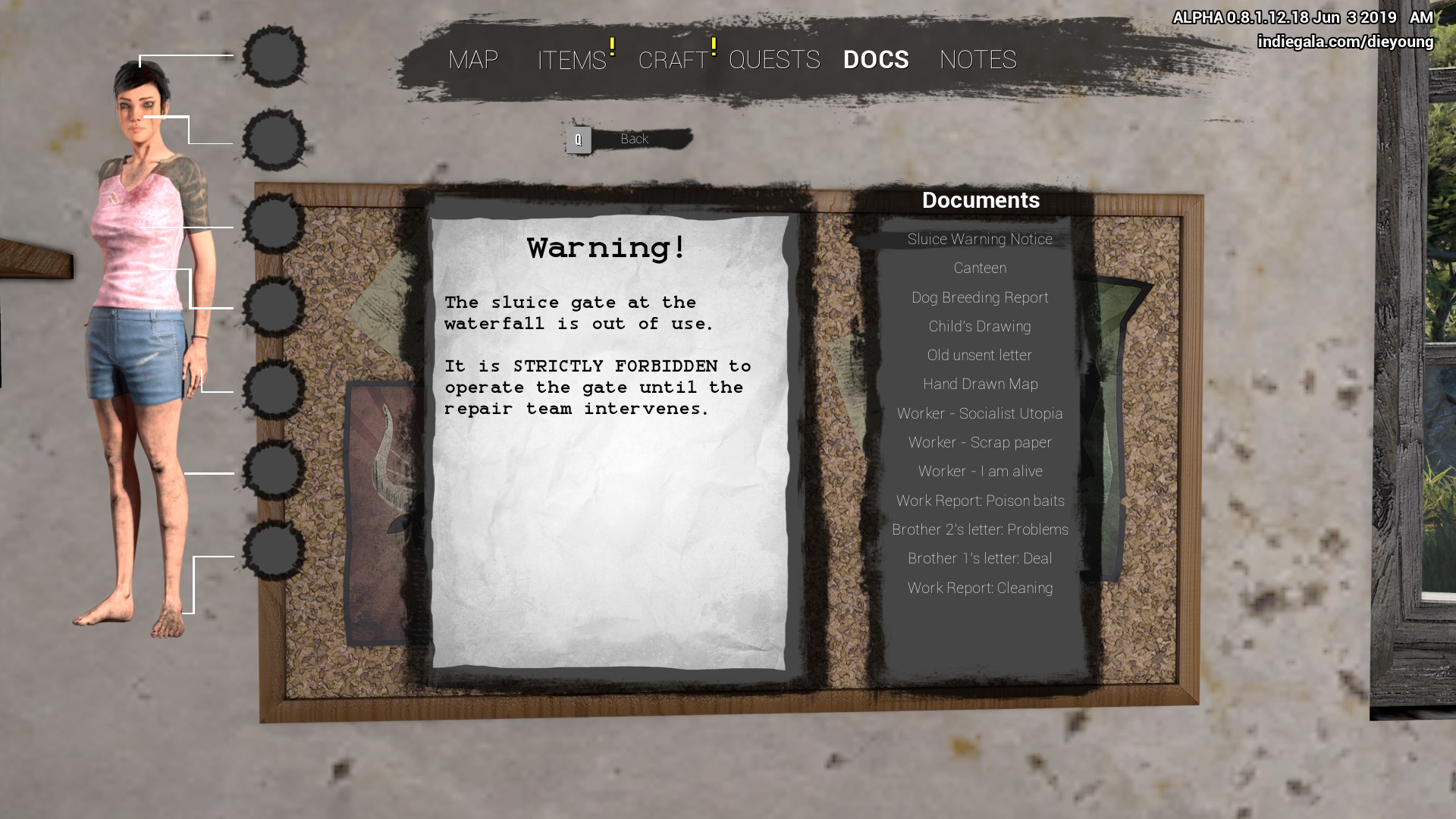Show the QUESTS tab
Screen dimensions: 1456x819
click(x=774, y=60)
